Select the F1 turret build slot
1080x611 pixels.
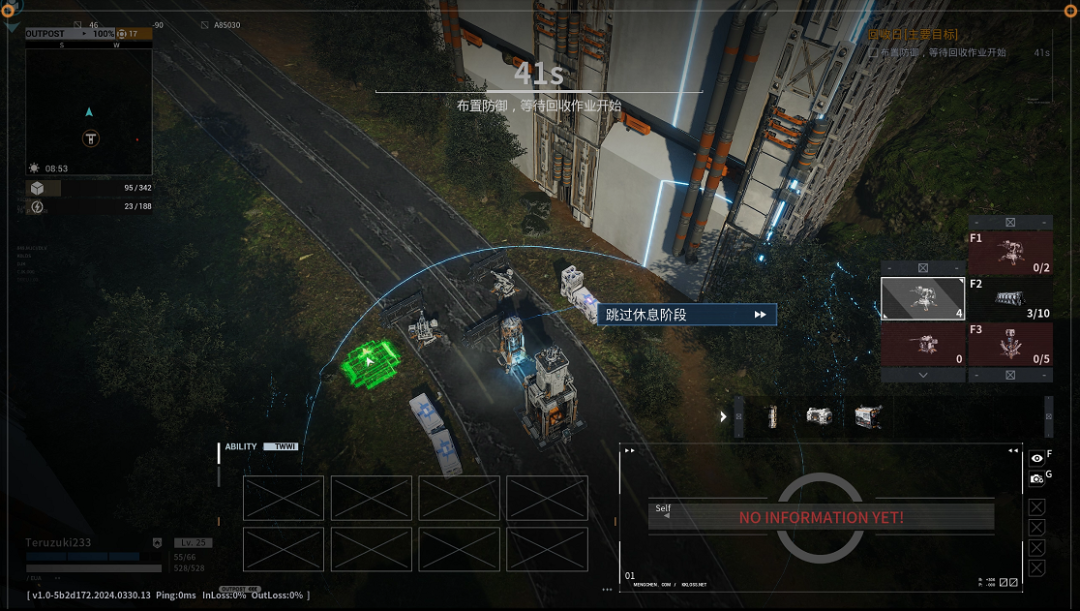coord(1010,253)
